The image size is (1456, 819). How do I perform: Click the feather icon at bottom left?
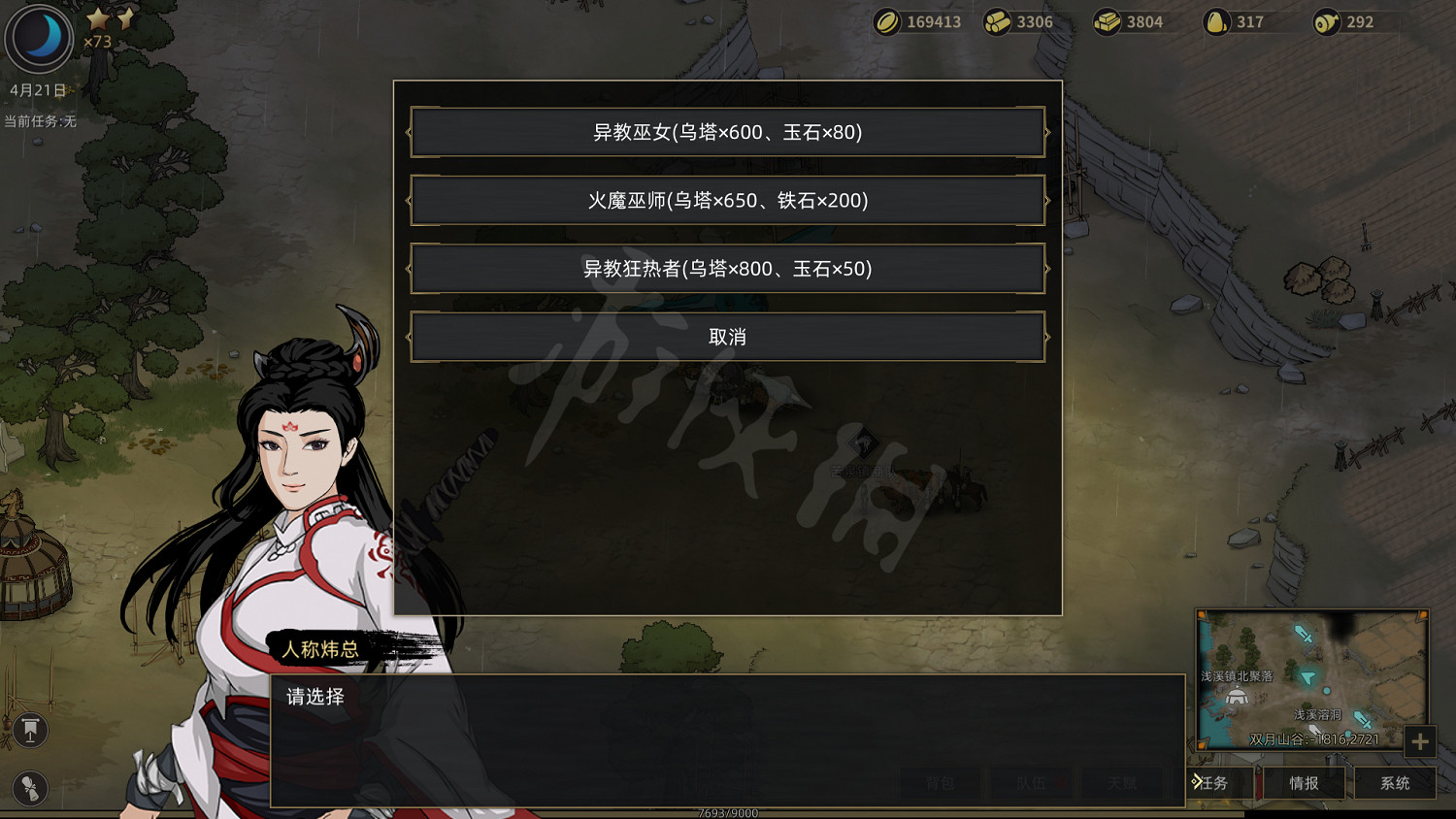28,789
